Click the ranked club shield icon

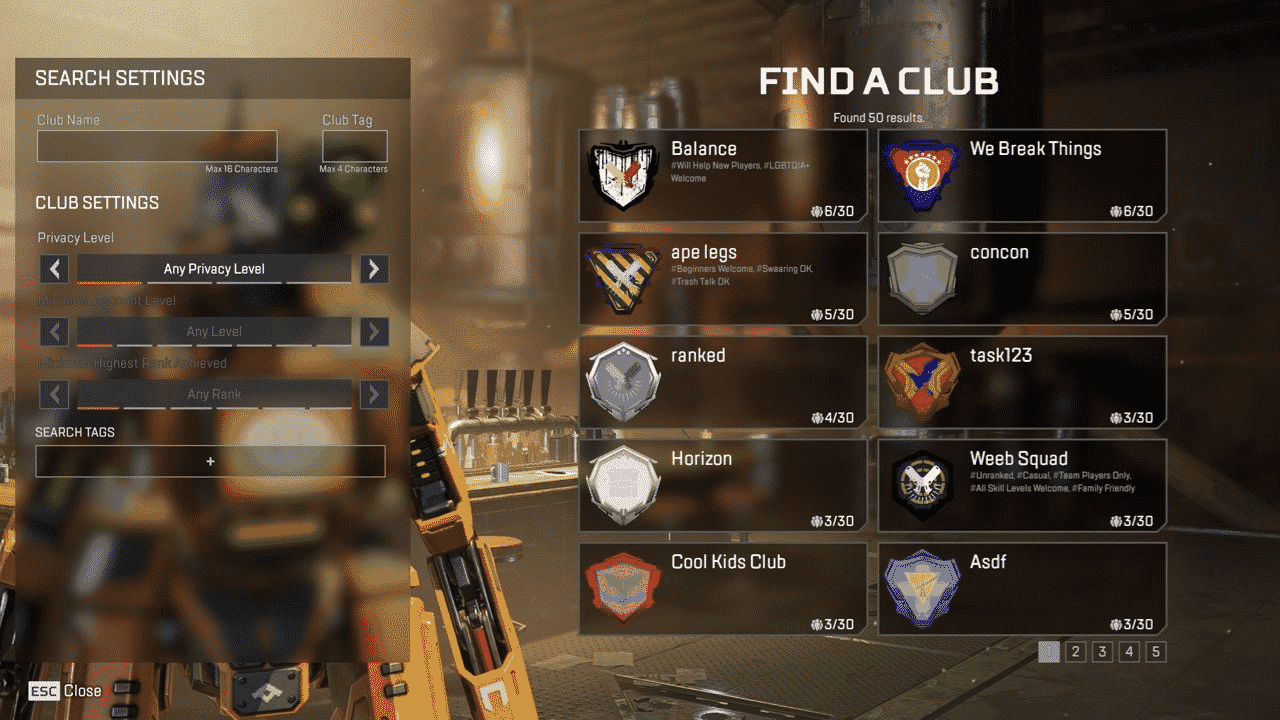[x=623, y=383]
